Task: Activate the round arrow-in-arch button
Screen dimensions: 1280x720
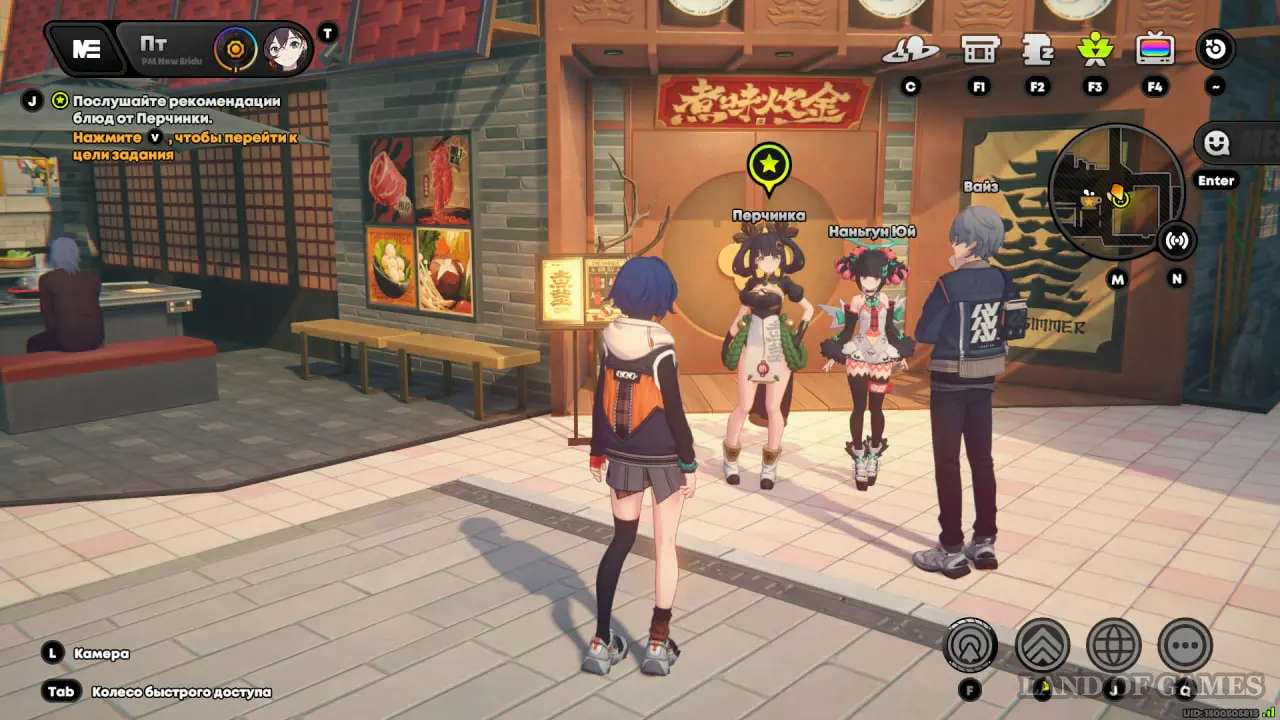Action: pyautogui.click(x=969, y=645)
